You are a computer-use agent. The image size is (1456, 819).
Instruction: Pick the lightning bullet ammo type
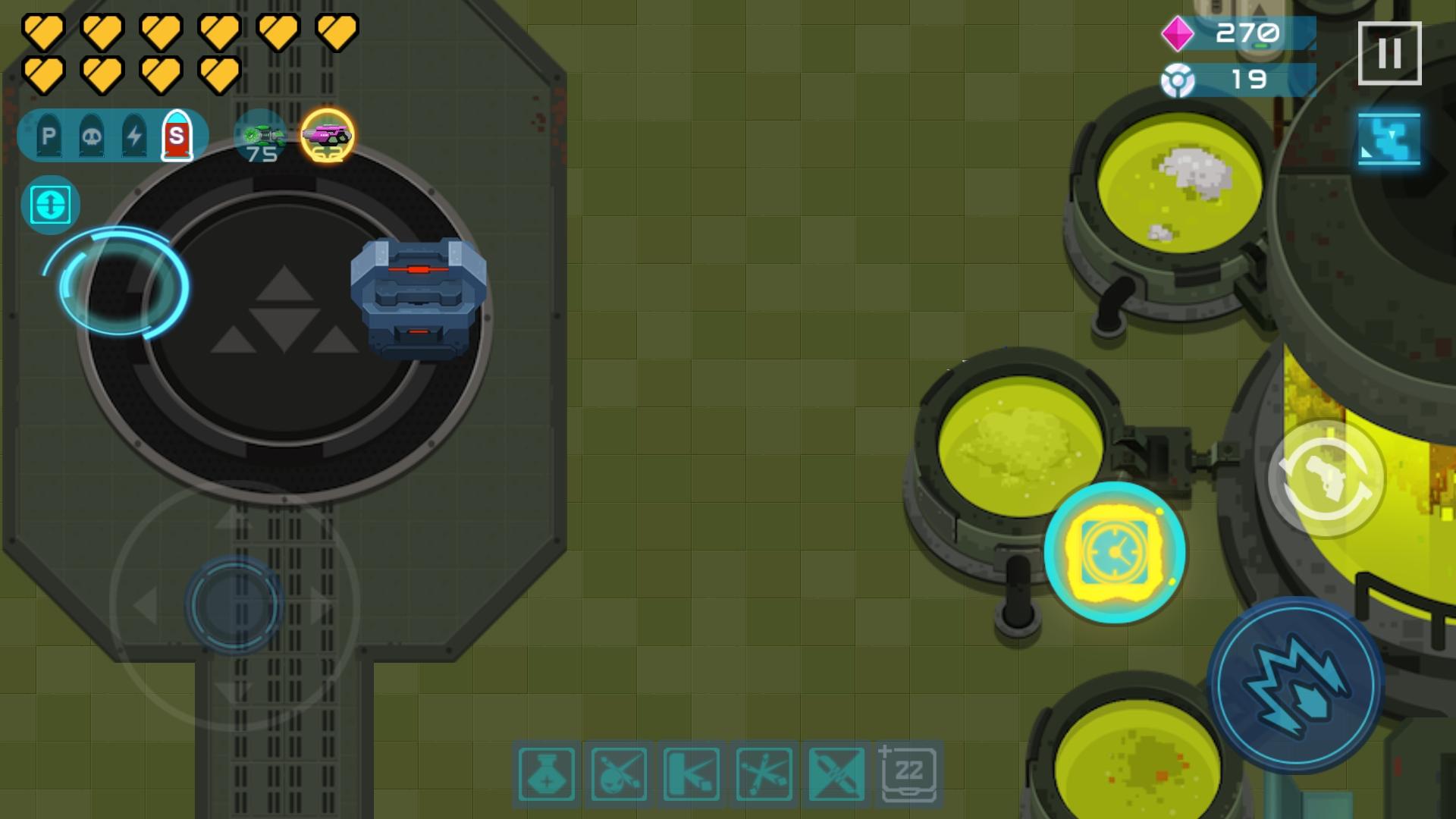[x=135, y=136]
